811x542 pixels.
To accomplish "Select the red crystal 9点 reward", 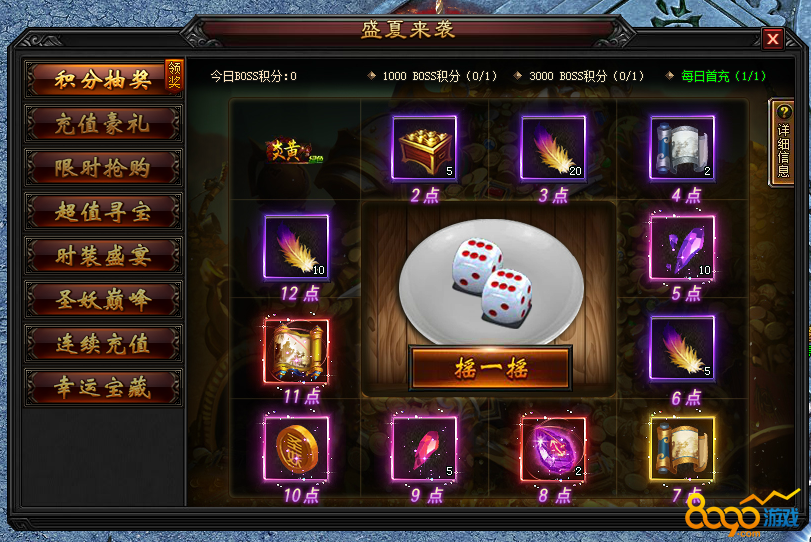I will (x=424, y=447).
